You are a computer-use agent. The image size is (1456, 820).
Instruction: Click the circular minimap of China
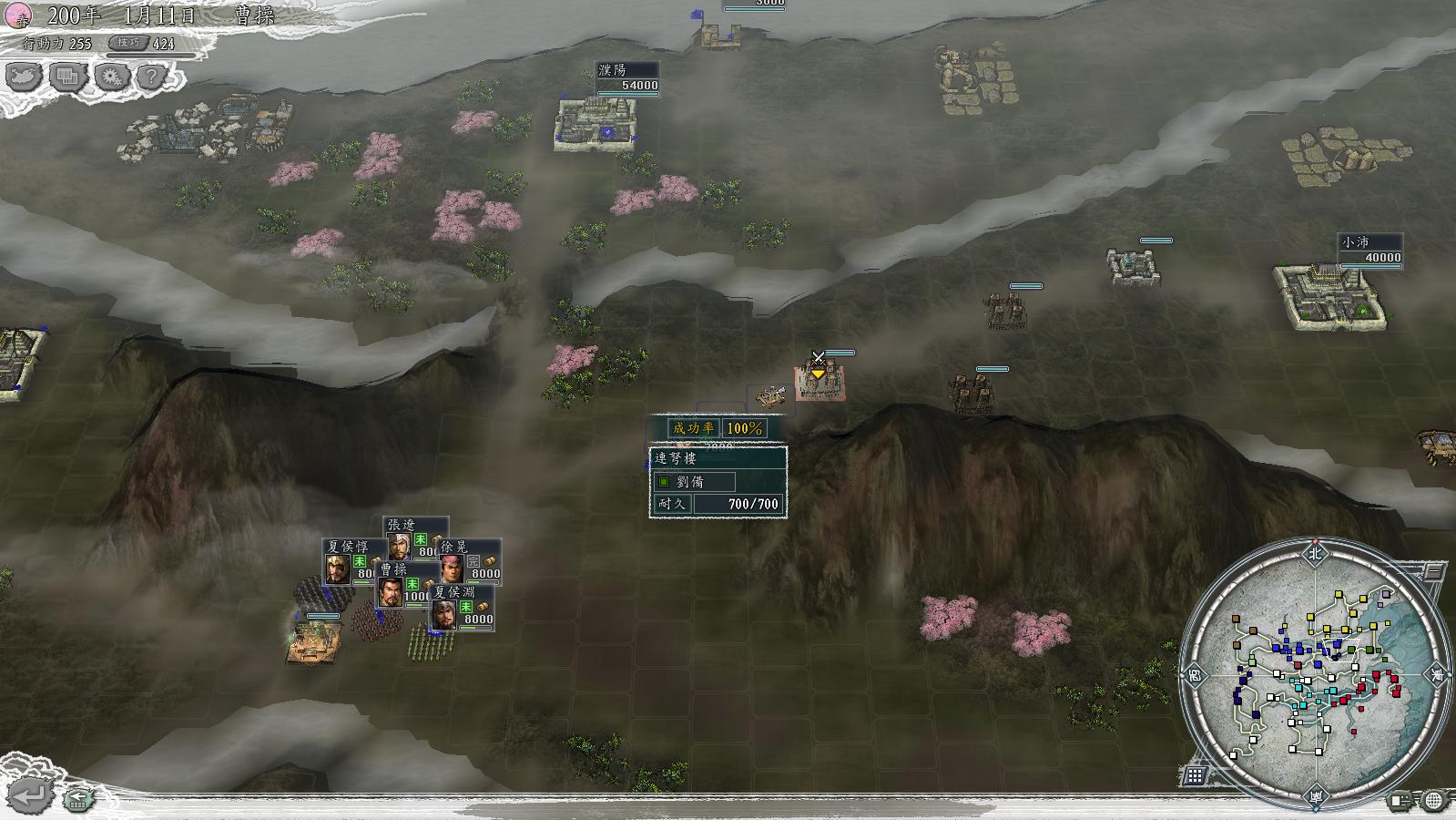[1314, 672]
